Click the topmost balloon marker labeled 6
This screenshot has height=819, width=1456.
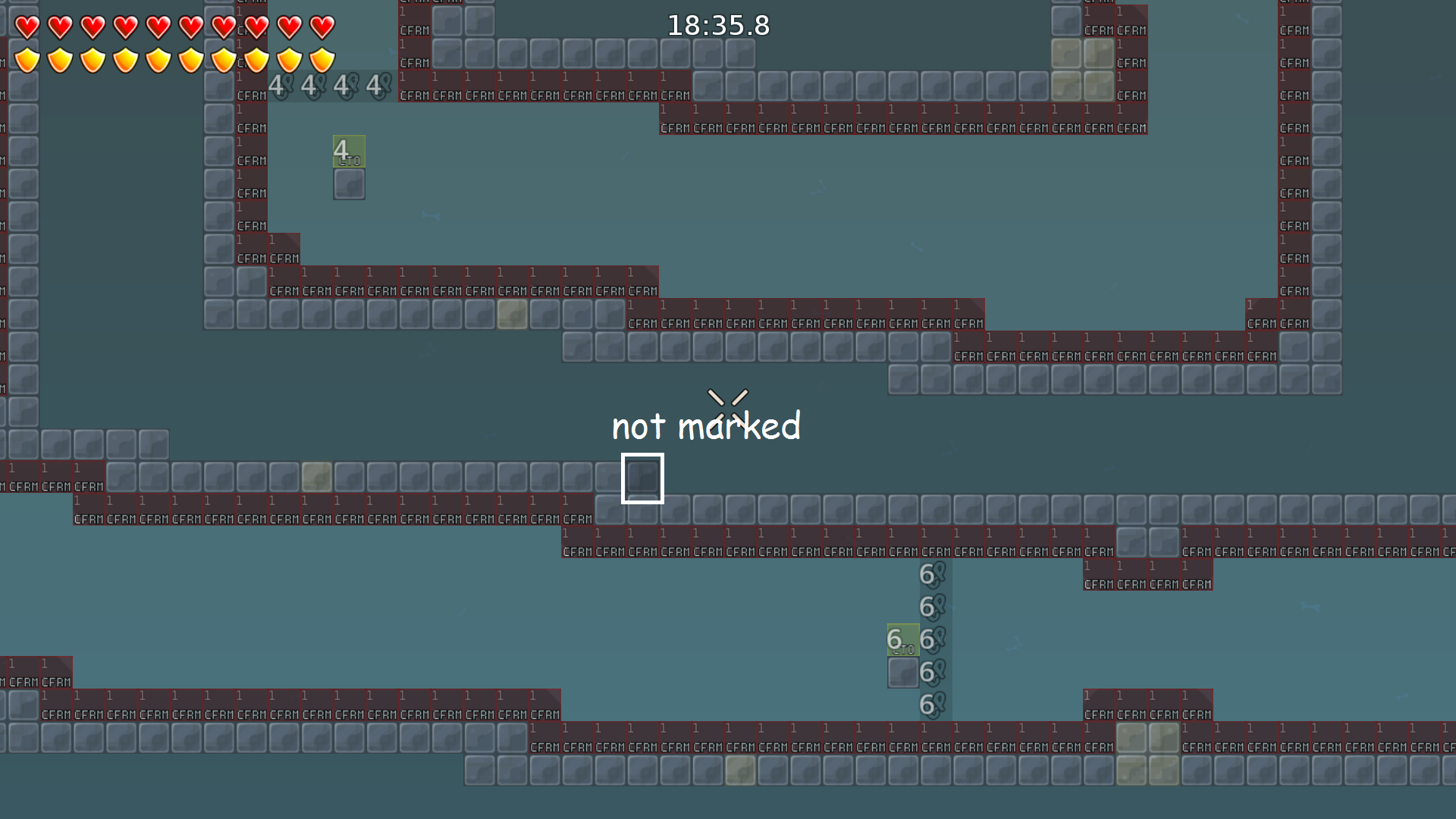click(x=930, y=576)
